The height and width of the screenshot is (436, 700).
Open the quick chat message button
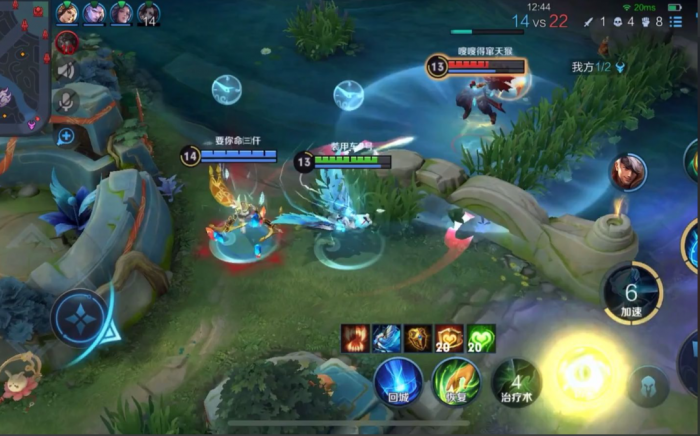[66, 136]
